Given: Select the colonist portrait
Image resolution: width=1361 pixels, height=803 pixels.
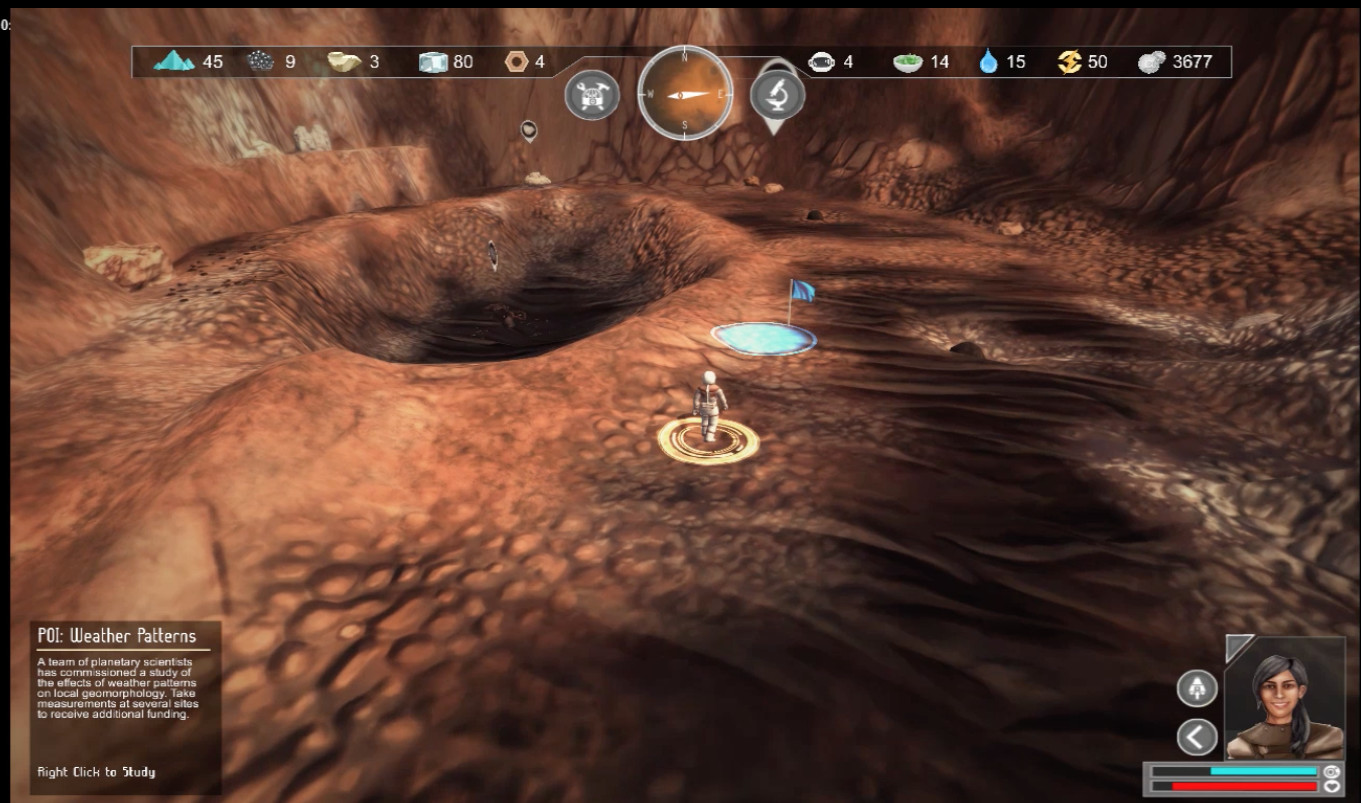Looking at the screenshot, I should pos(1284,701).
